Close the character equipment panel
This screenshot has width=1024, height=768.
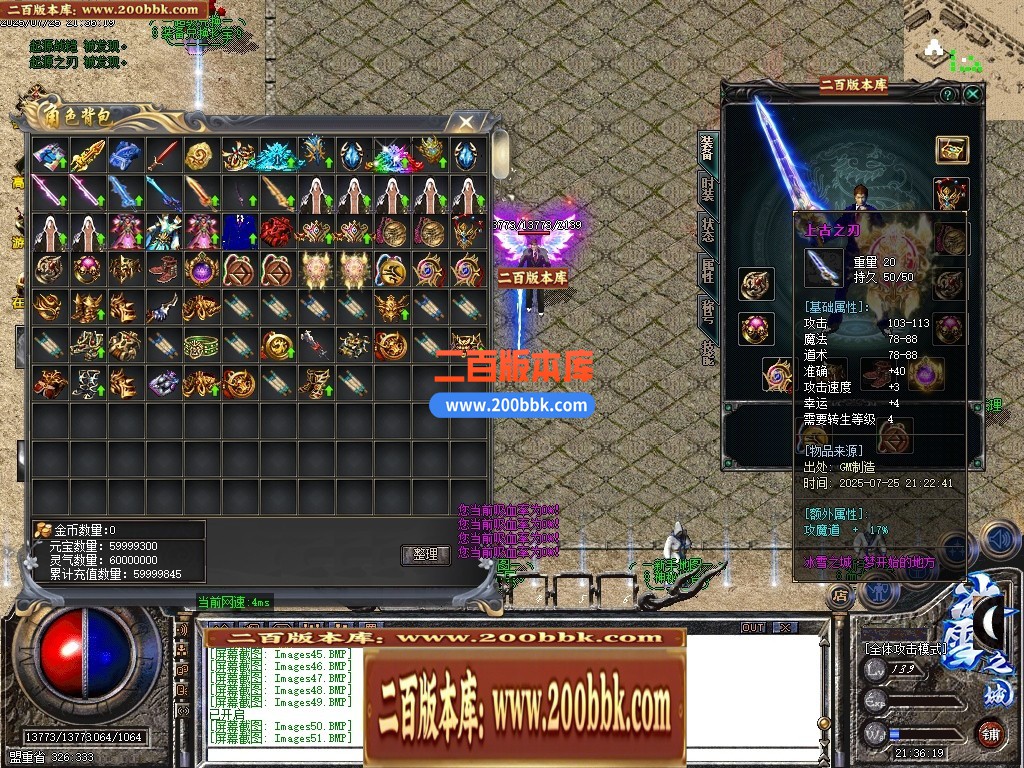(973, 94)
